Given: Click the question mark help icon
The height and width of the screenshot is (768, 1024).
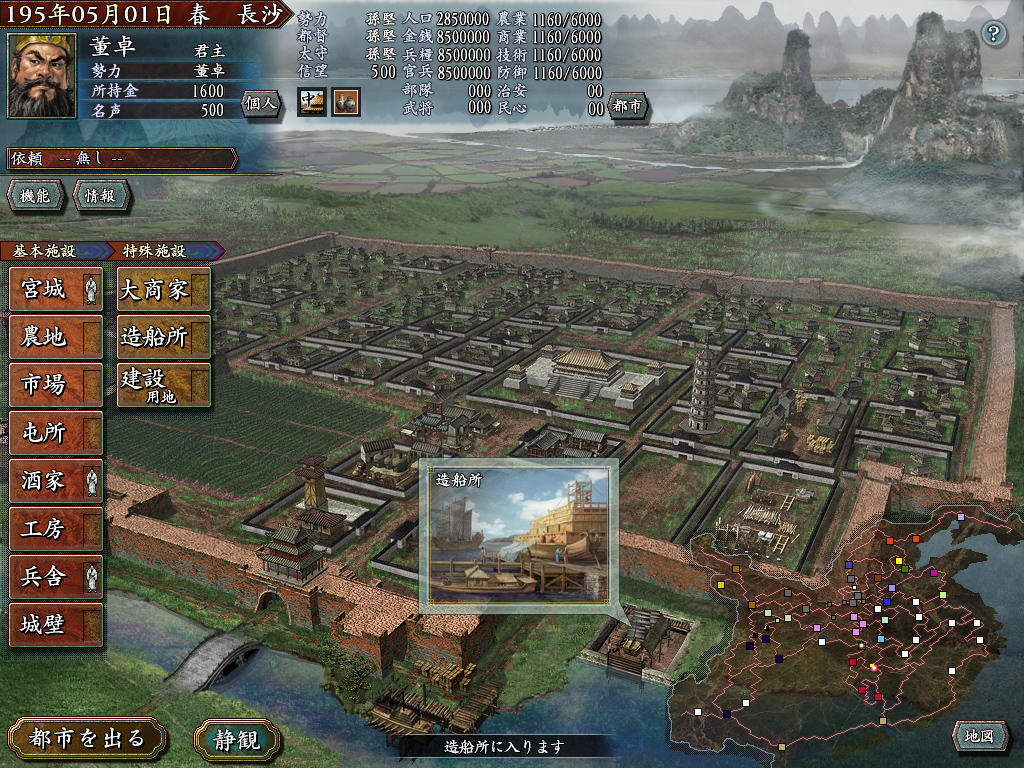Looking at the screenshot, I should (x=993, y=33).
